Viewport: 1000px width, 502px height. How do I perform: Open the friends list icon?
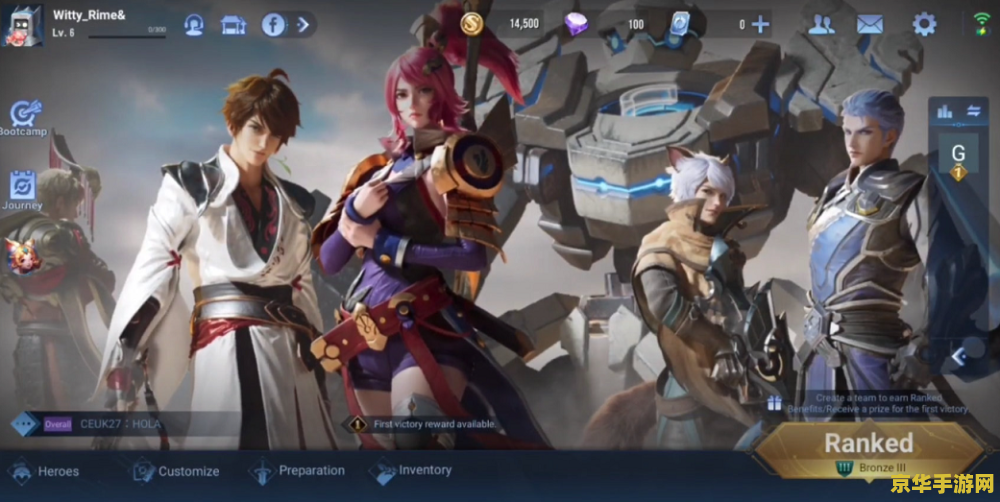pyautogui.click(x=821, y=25)
